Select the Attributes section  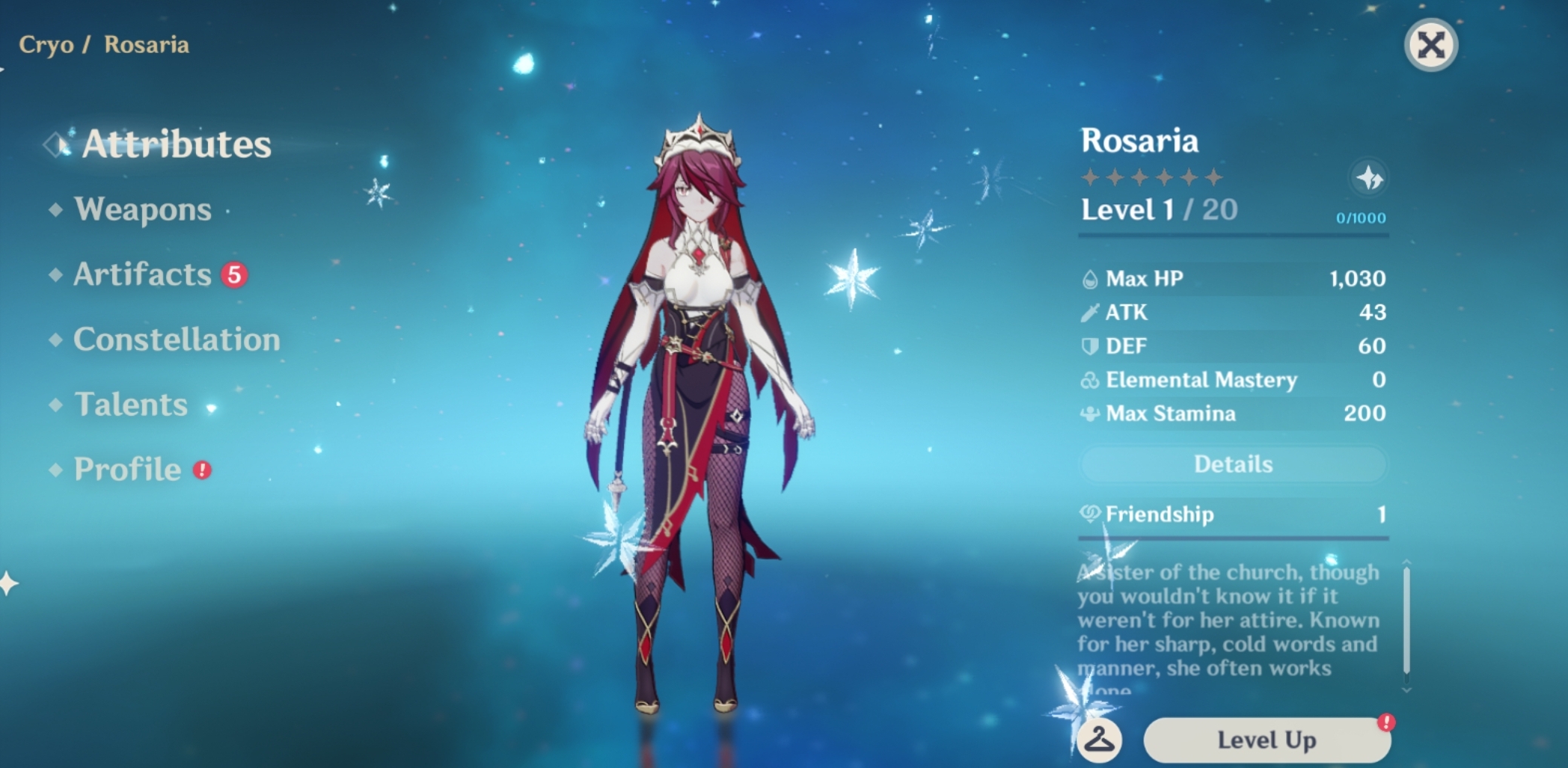(177, 144)
